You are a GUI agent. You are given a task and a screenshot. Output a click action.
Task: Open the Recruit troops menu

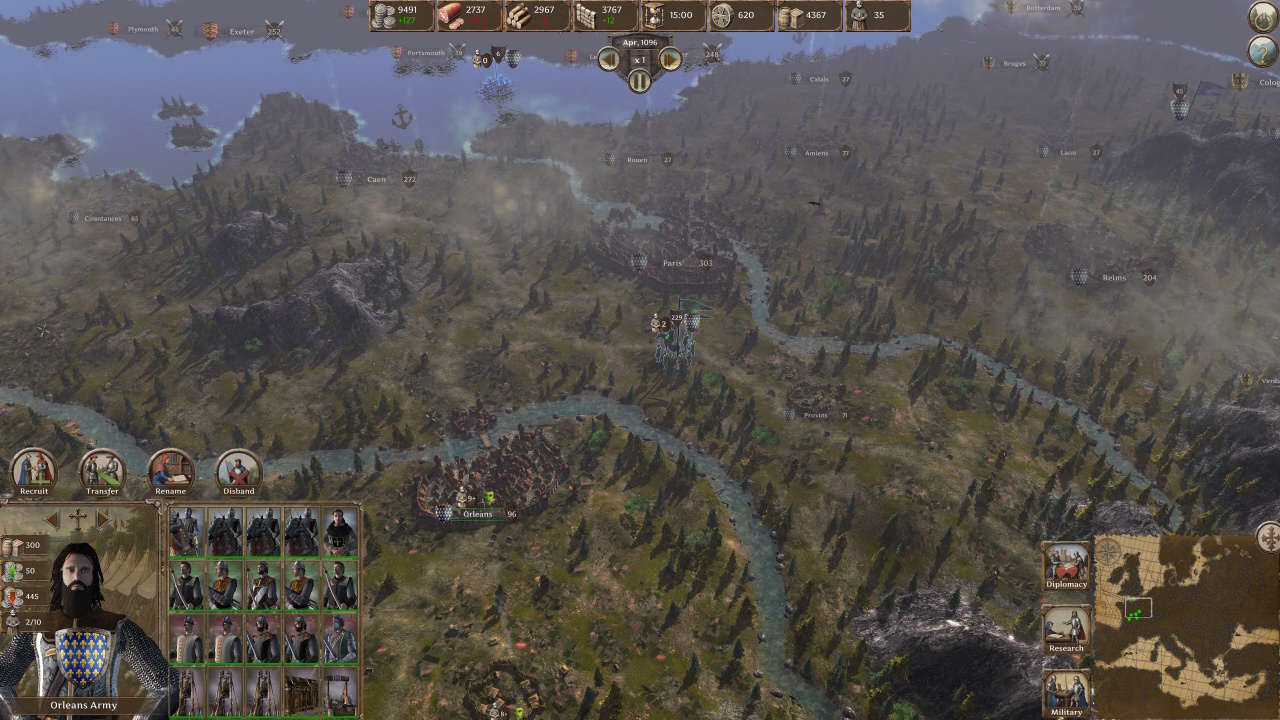coord(33,469)
